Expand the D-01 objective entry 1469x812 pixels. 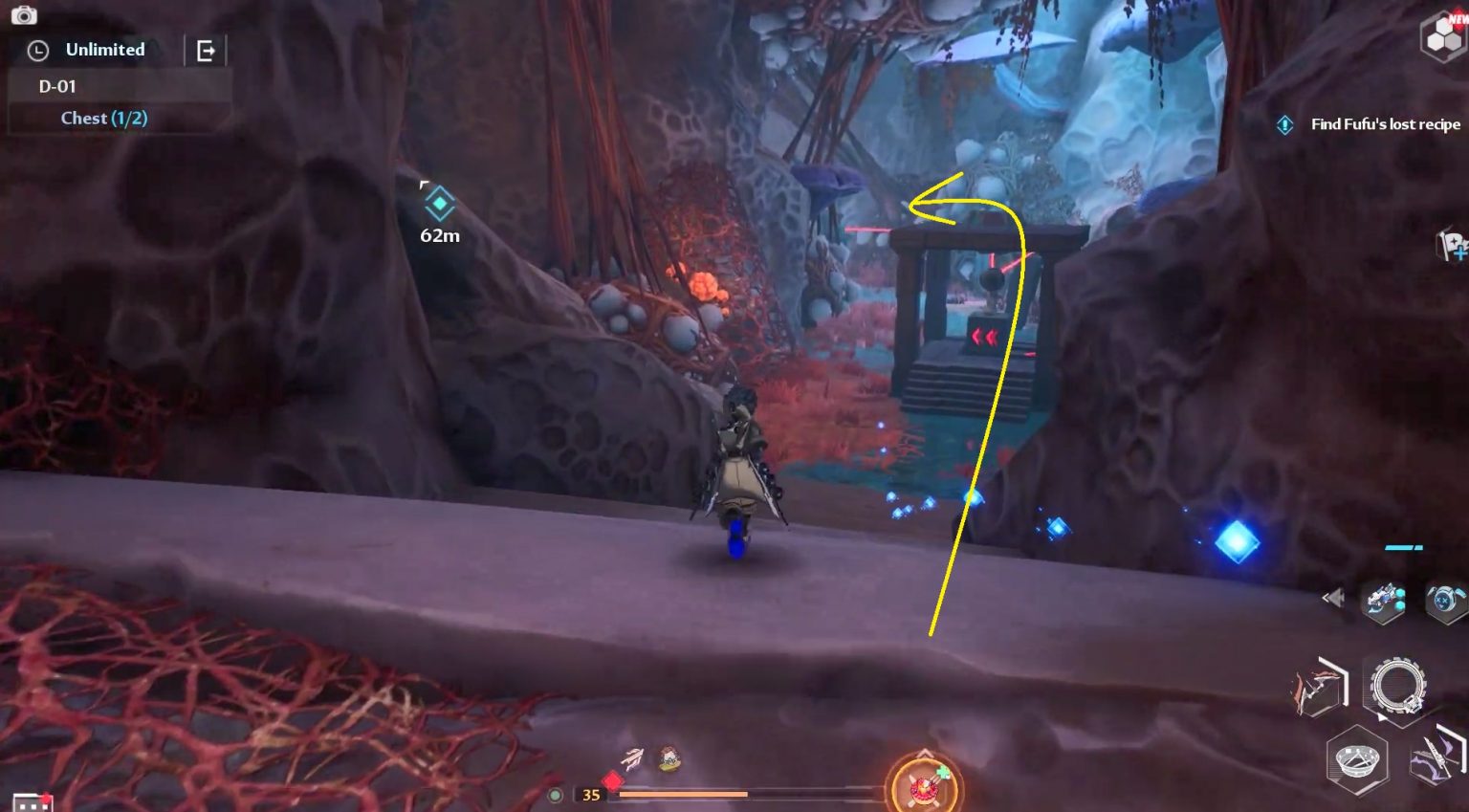pos(59,86)
